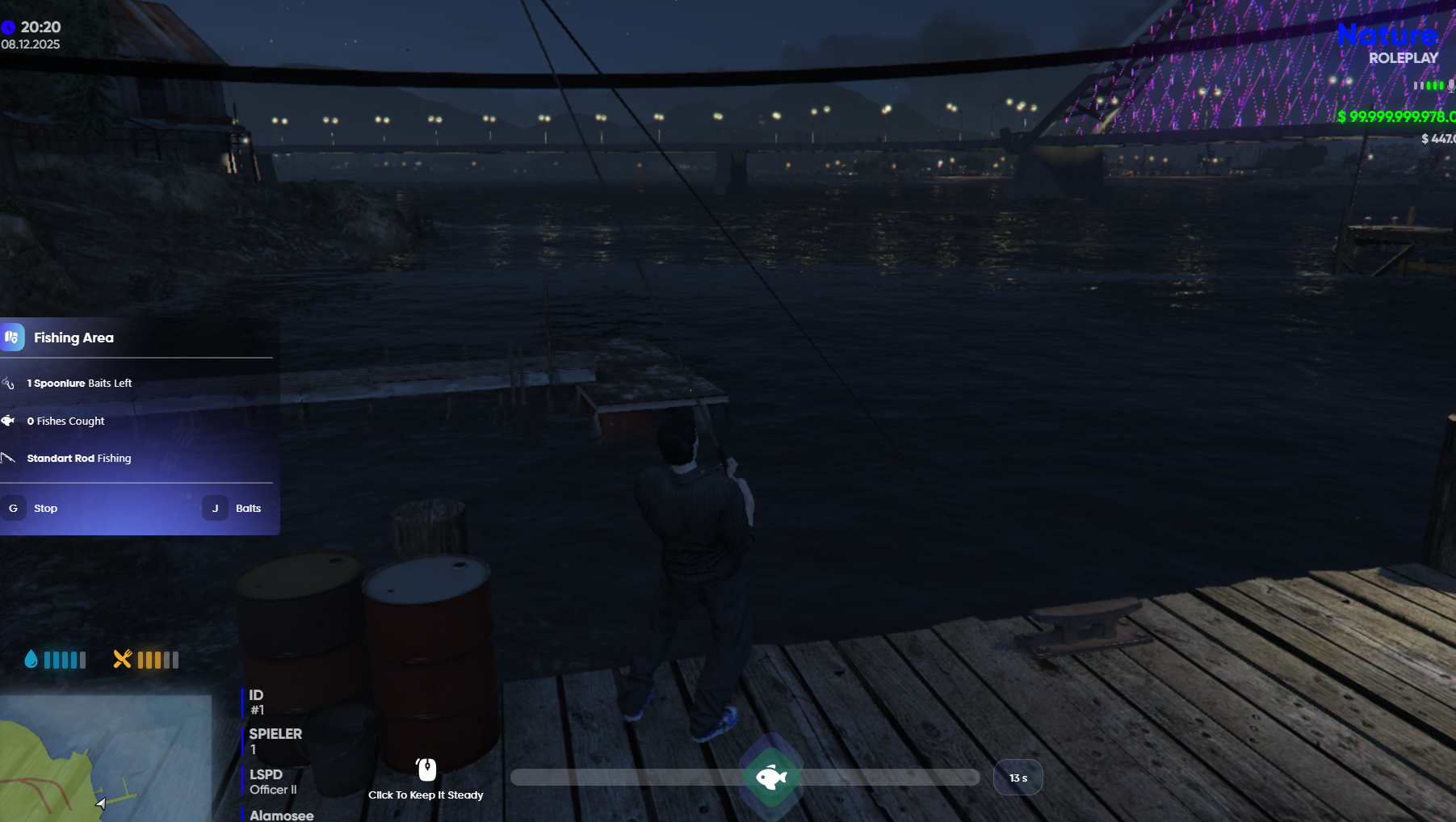Viewport: 1456px width, 822px height.
Task: Click the Nature Roleplay server logo
Action: tap(1389, 44)
